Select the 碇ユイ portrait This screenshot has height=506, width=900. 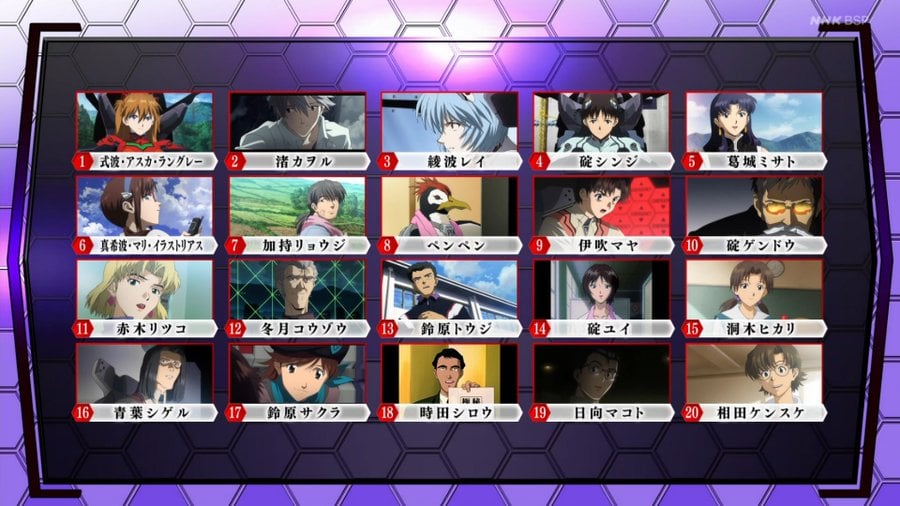tap(601, 290)
